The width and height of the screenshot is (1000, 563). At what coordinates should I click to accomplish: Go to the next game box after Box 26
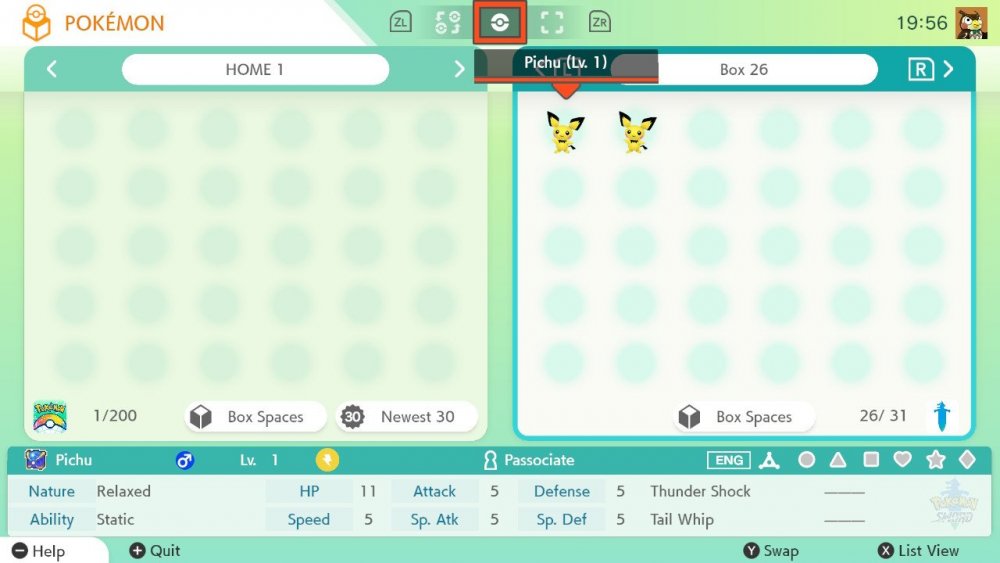tap(947, 69)
